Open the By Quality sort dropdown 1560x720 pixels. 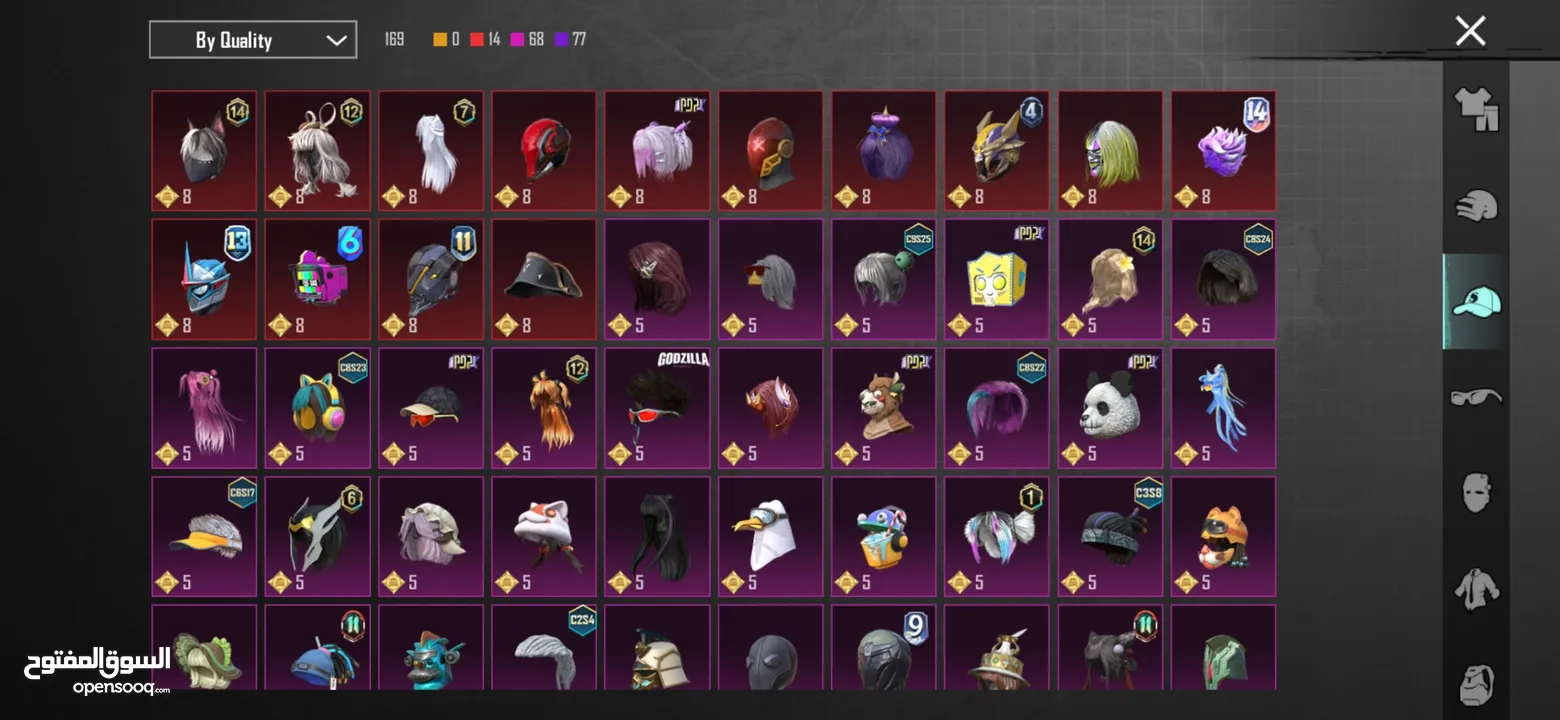coord(253,40)
